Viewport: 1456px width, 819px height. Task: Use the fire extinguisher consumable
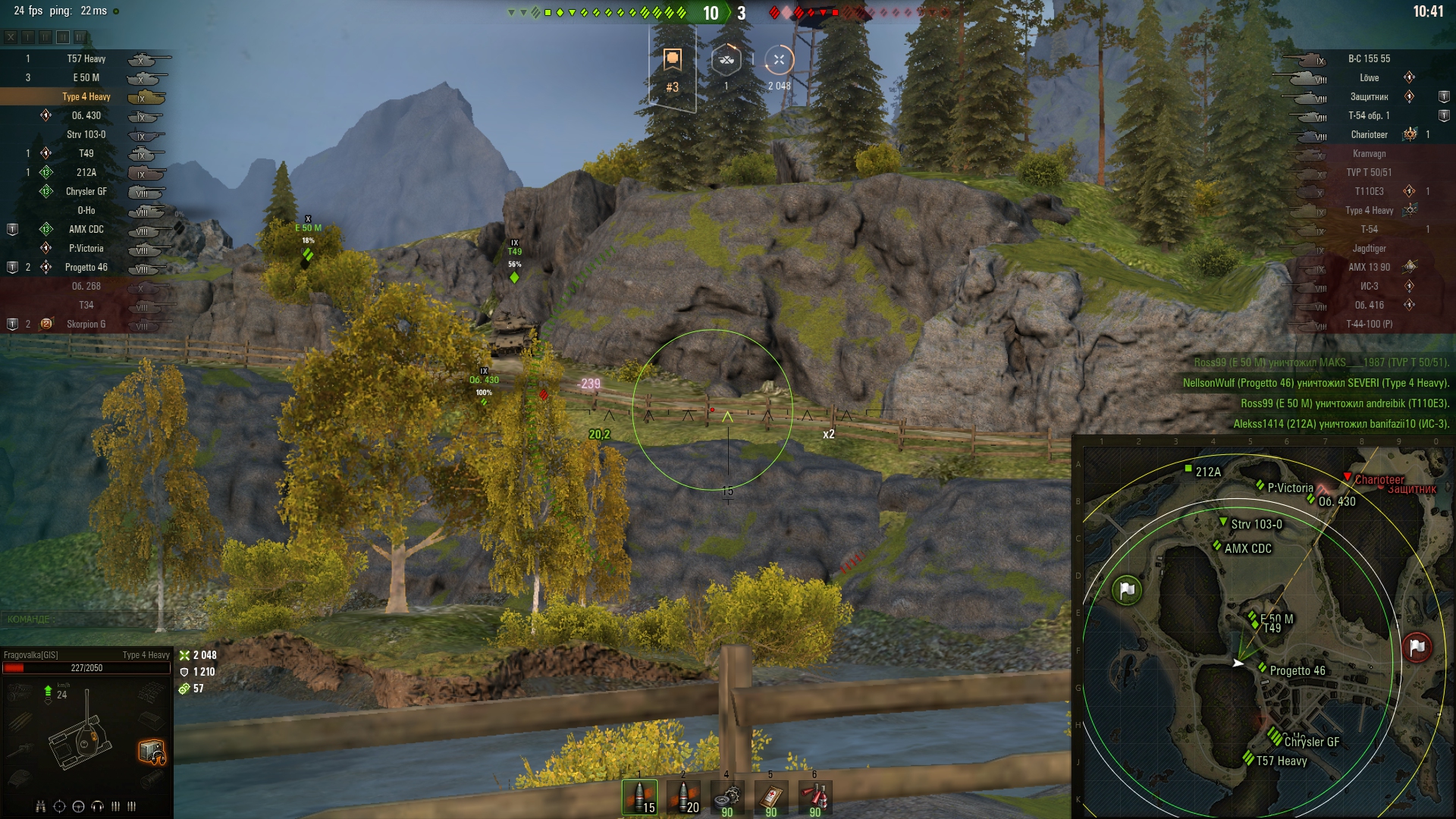click(815, 798)
